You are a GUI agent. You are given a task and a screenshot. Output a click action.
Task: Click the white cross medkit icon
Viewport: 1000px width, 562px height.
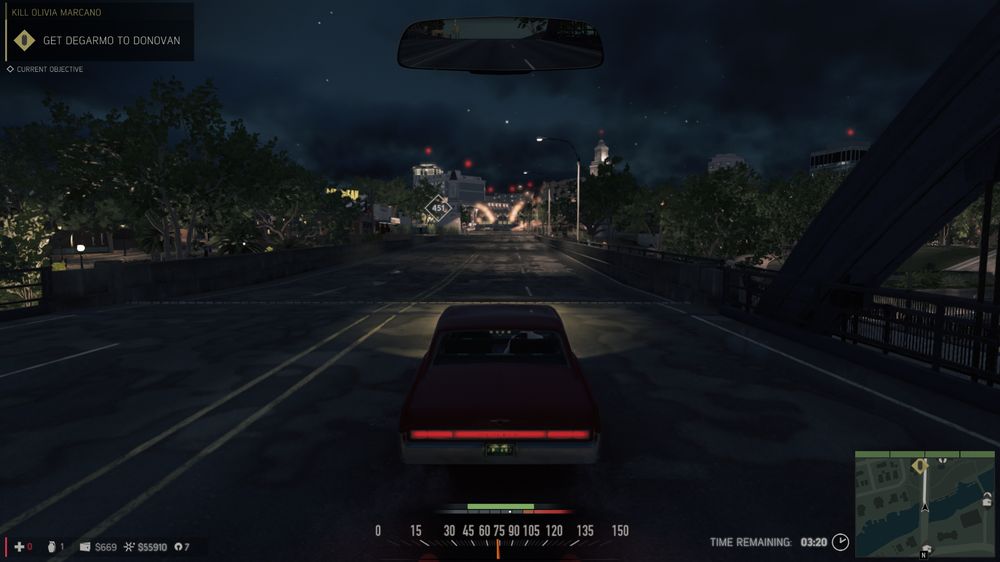click(18, 547)
